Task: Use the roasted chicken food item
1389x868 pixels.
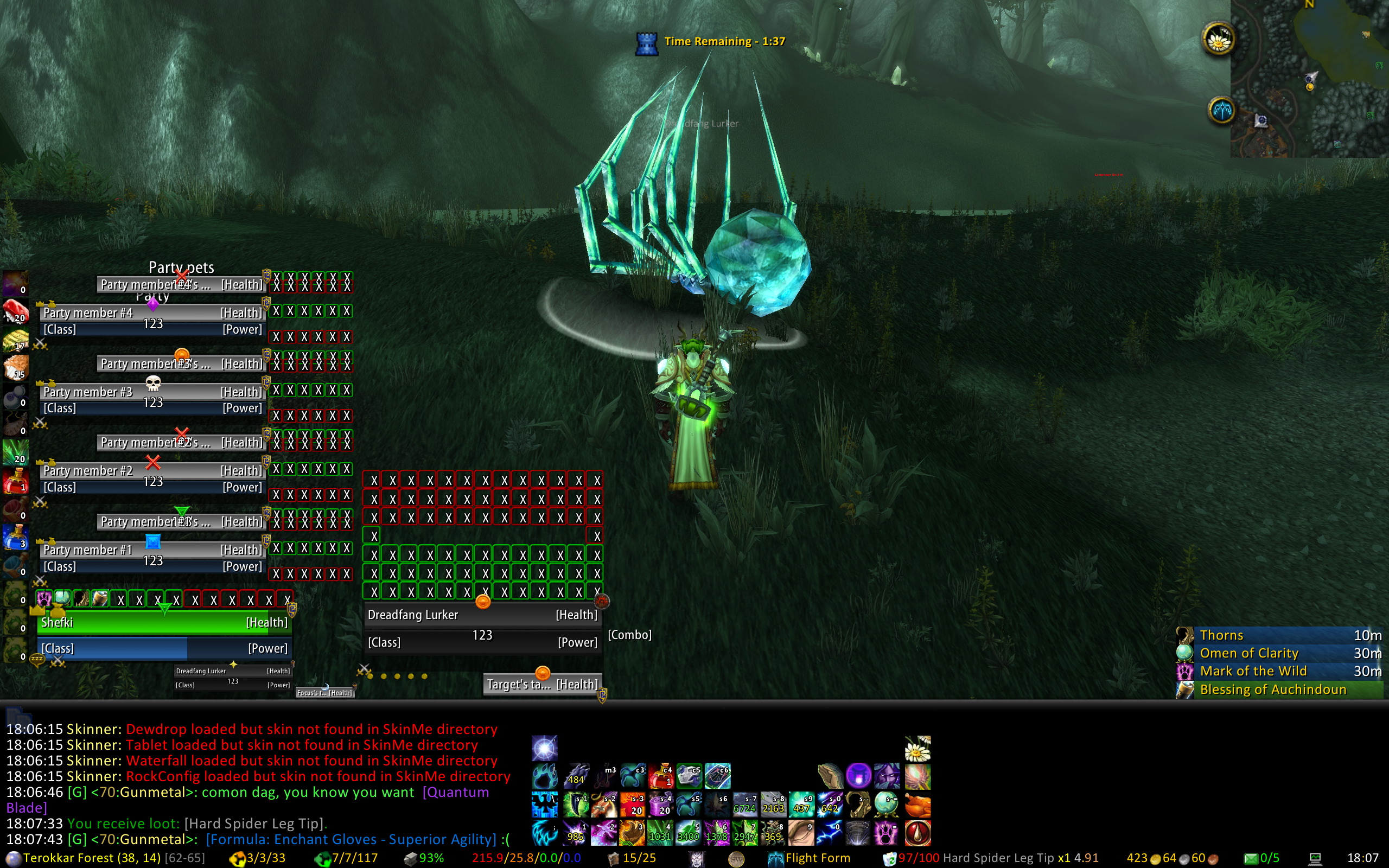Action: (917, 805)
